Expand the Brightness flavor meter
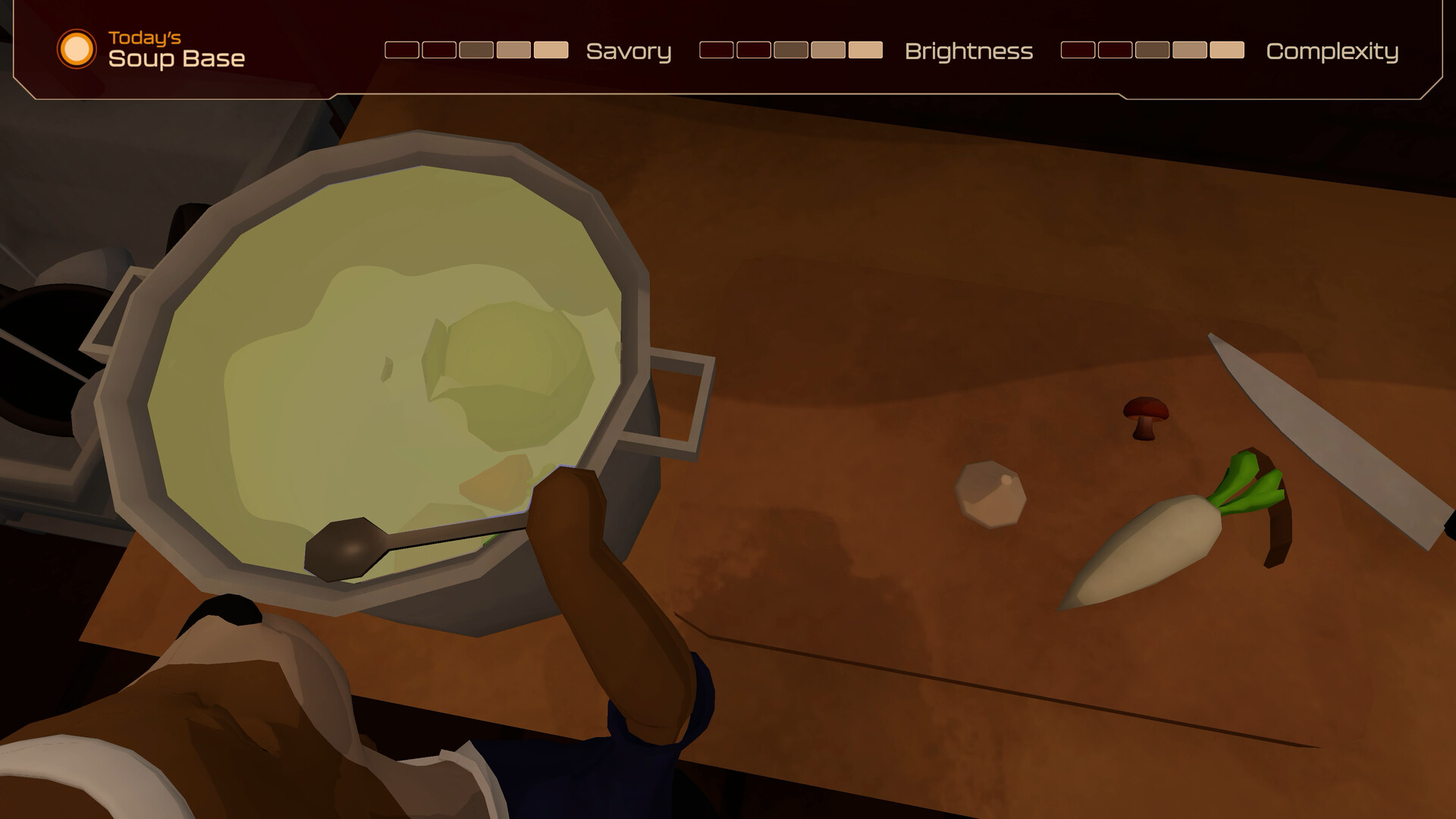The image size is (1456, 819). (x=790, y=50)
